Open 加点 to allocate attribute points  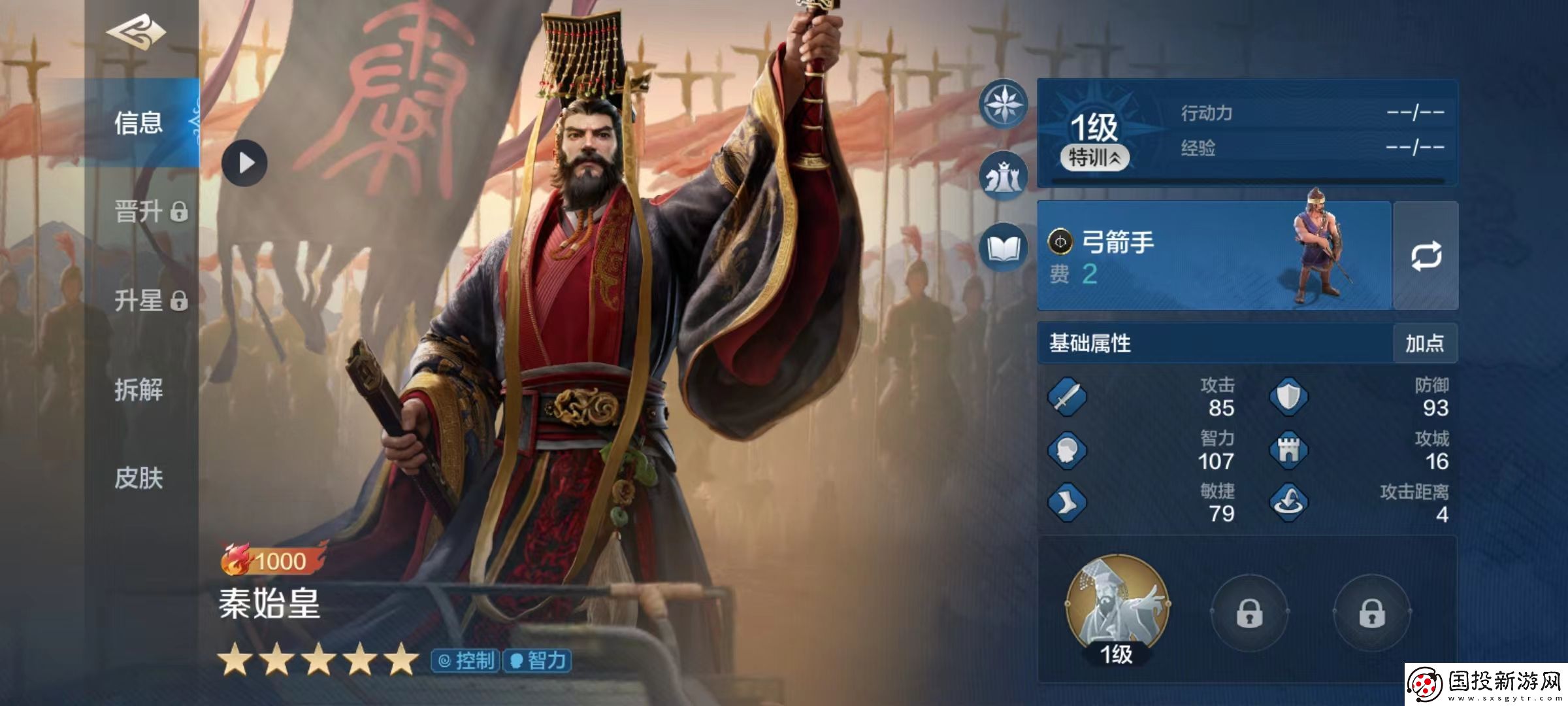(x=1424, y=343)
